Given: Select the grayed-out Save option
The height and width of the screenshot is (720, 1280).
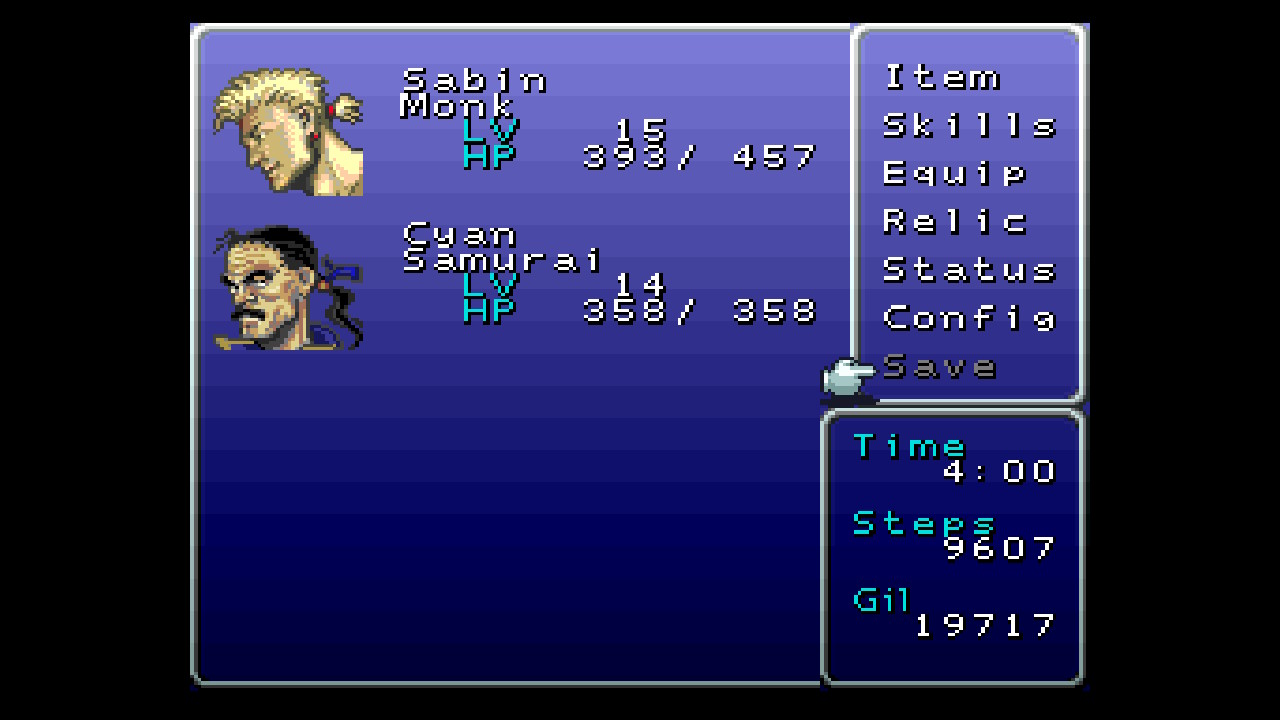Looking at the screenshot, I should point(940,366).
